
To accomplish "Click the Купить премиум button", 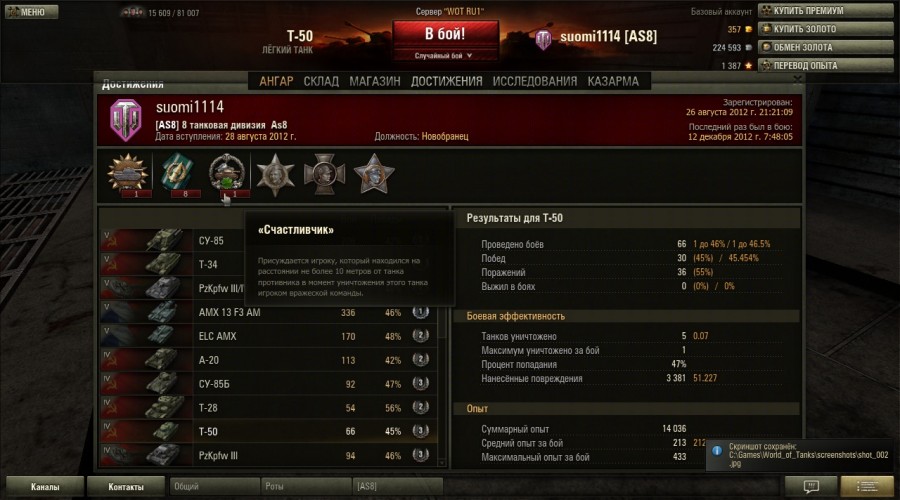I will point(830,11).
